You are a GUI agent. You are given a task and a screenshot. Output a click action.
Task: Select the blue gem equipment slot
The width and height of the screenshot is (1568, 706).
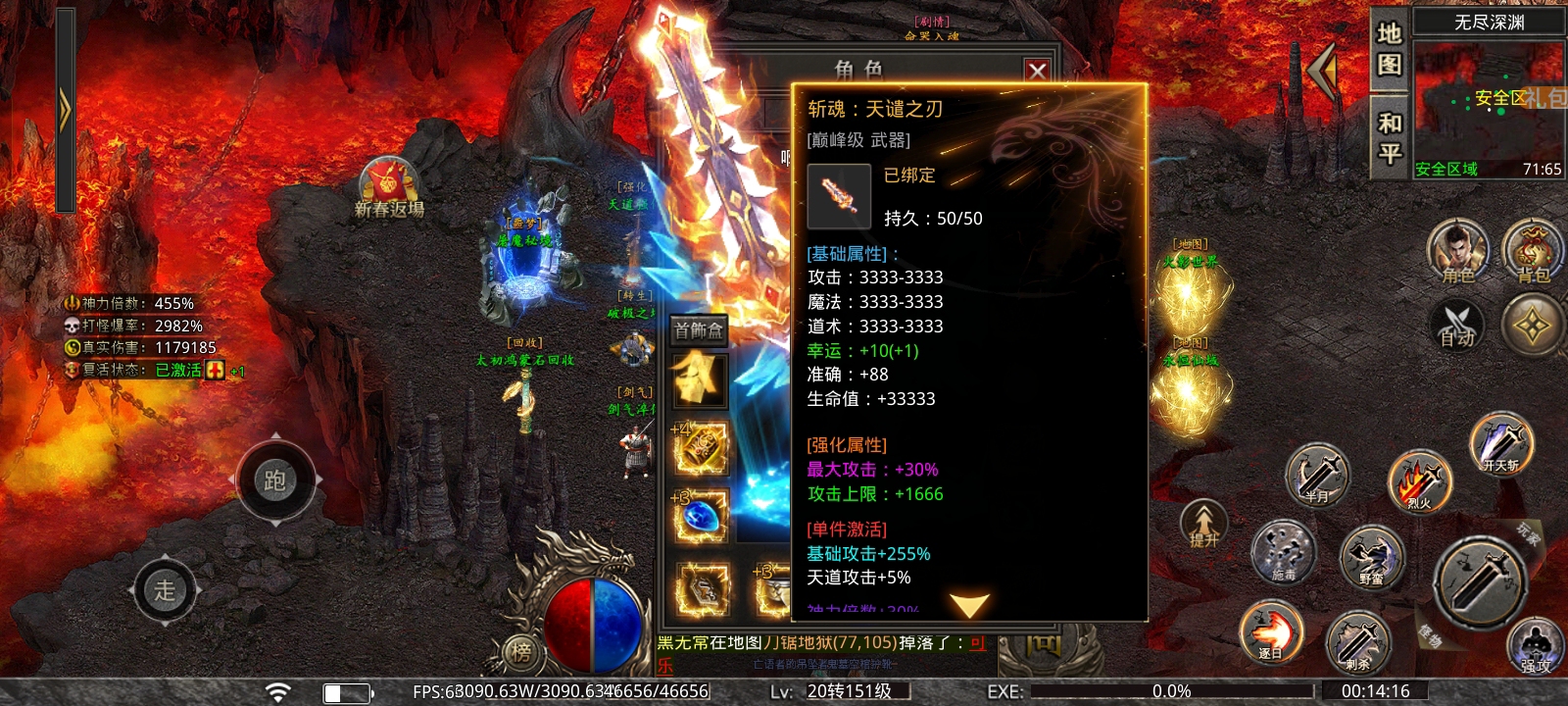pyautogui.click(x=701, y=517)
